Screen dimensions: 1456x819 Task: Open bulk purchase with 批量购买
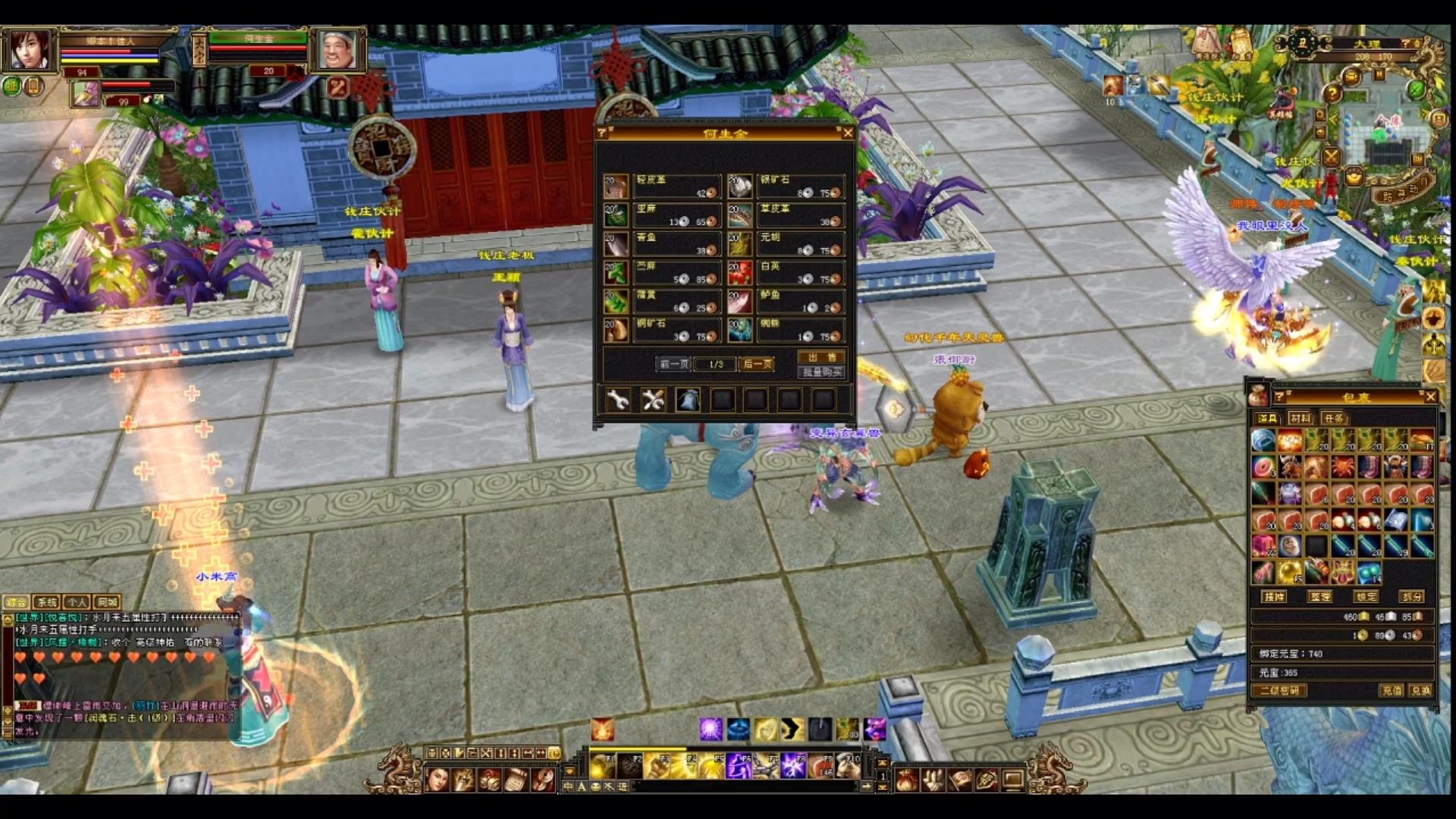pos(822,372)
